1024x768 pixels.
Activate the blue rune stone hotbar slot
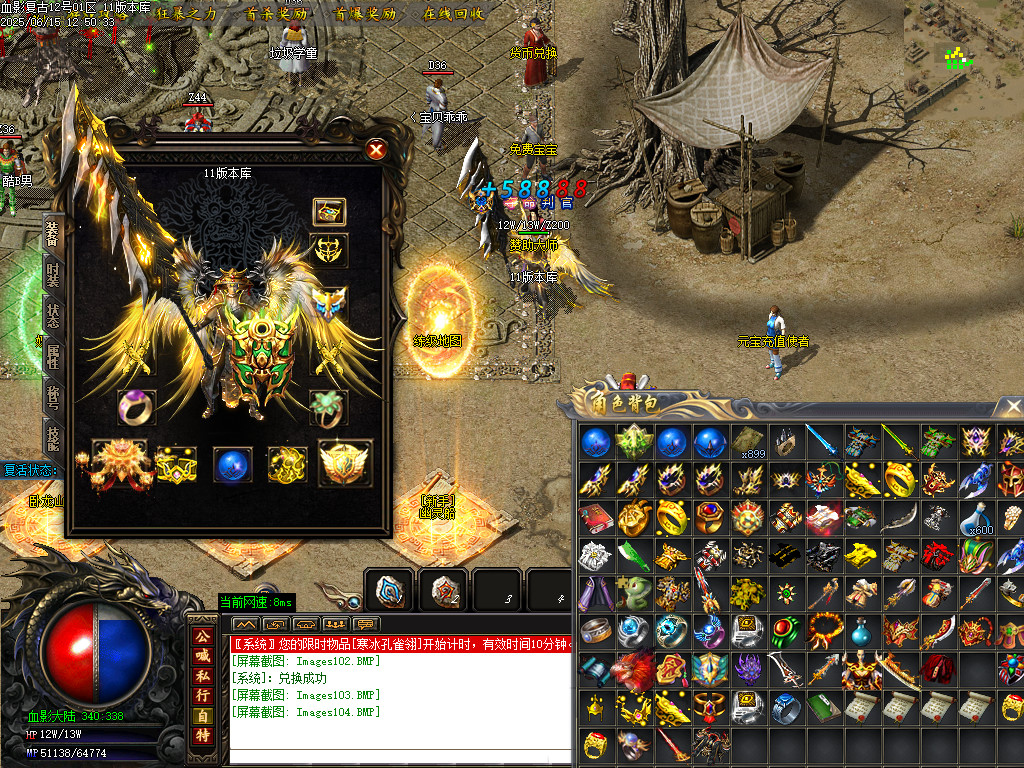390,591
